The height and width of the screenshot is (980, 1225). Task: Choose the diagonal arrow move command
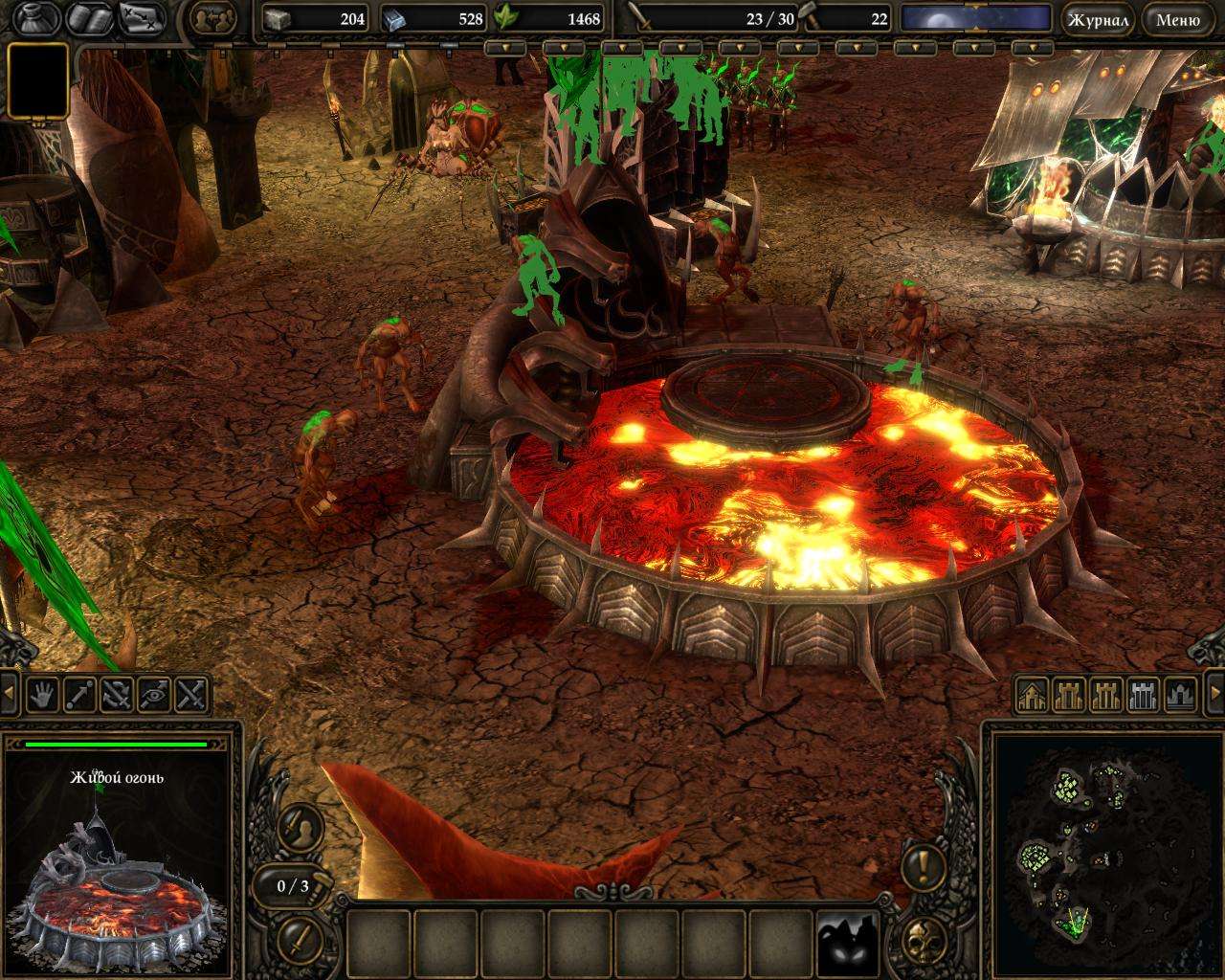pyautogui.click(x=79, y=694)
